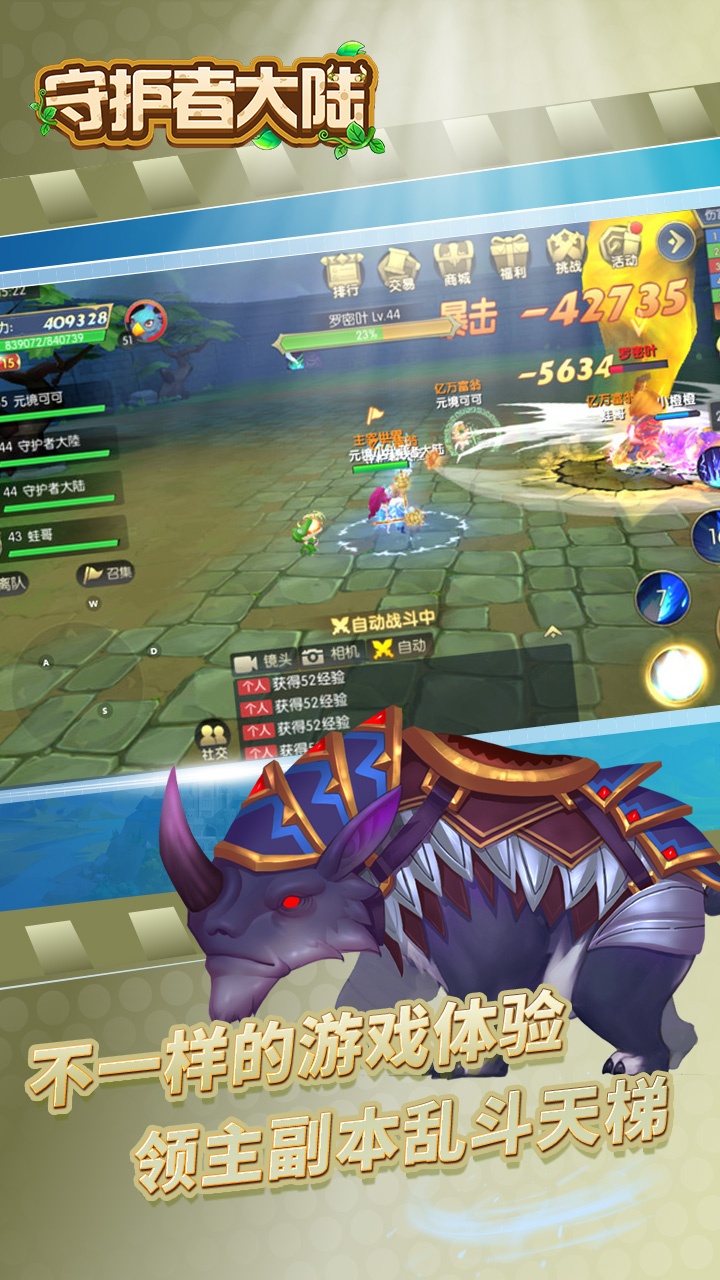Collapse top menu with arrow button
Image resolution: width=720 pixels, height=1280 pixels.
(678, 240)
